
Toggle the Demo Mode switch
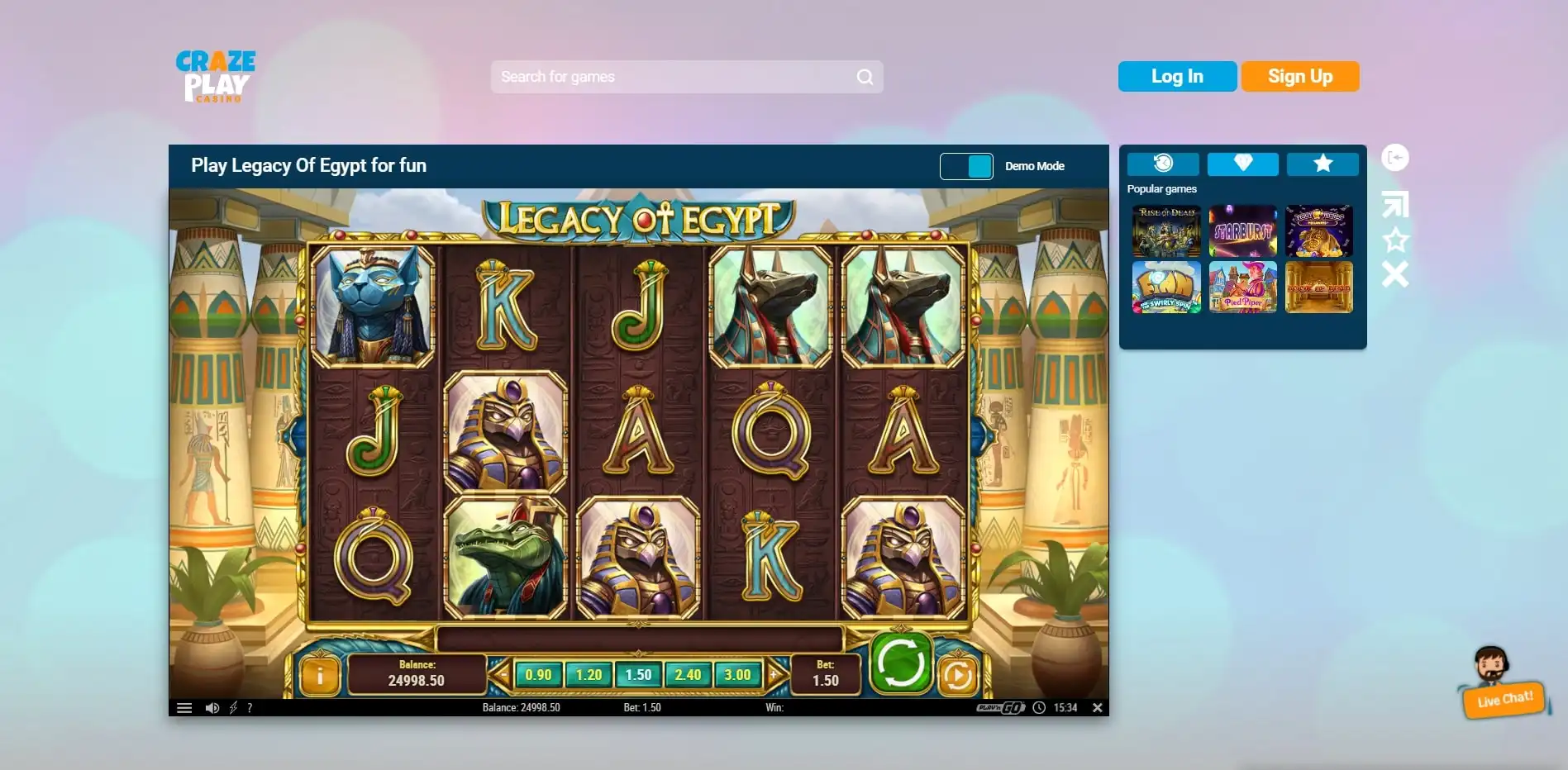pyautogui.click(x=966, y=166)
